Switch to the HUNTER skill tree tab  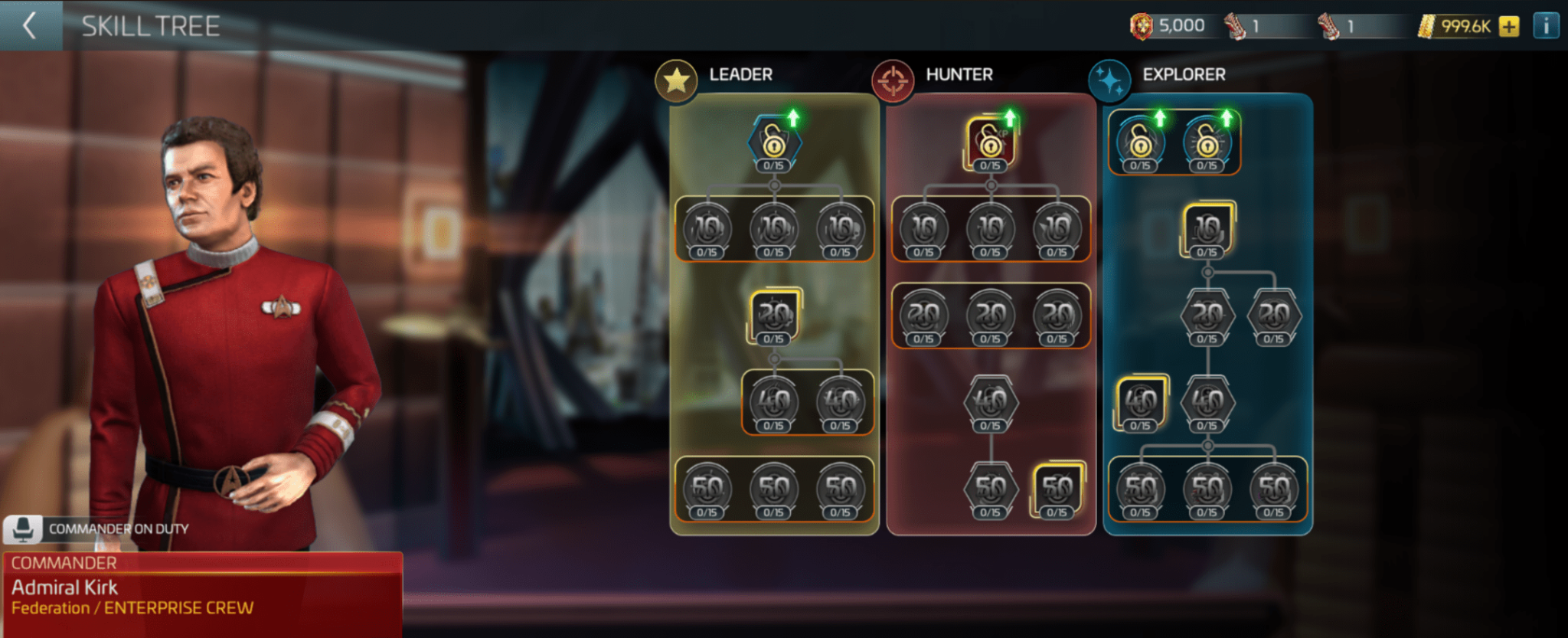click(x=959, y=75)
